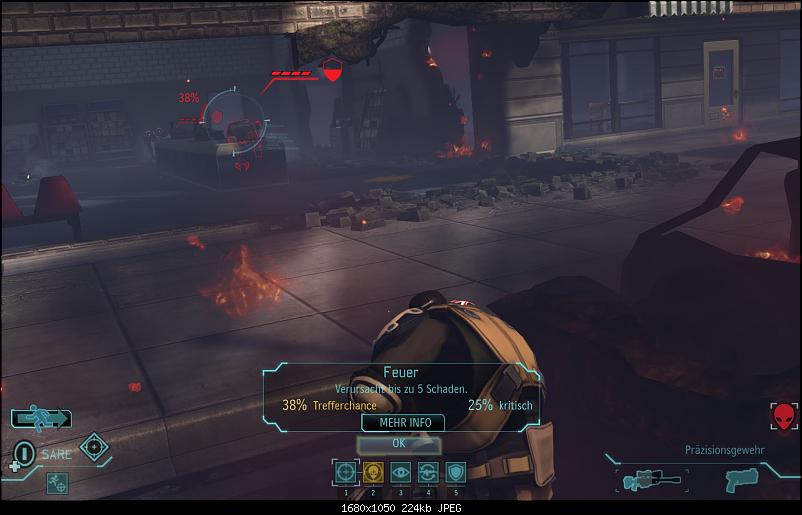This screenshot has width=802, height=515.
Task: Choose the eye-shaped Overwatch ability
Action: pos(401,472)
